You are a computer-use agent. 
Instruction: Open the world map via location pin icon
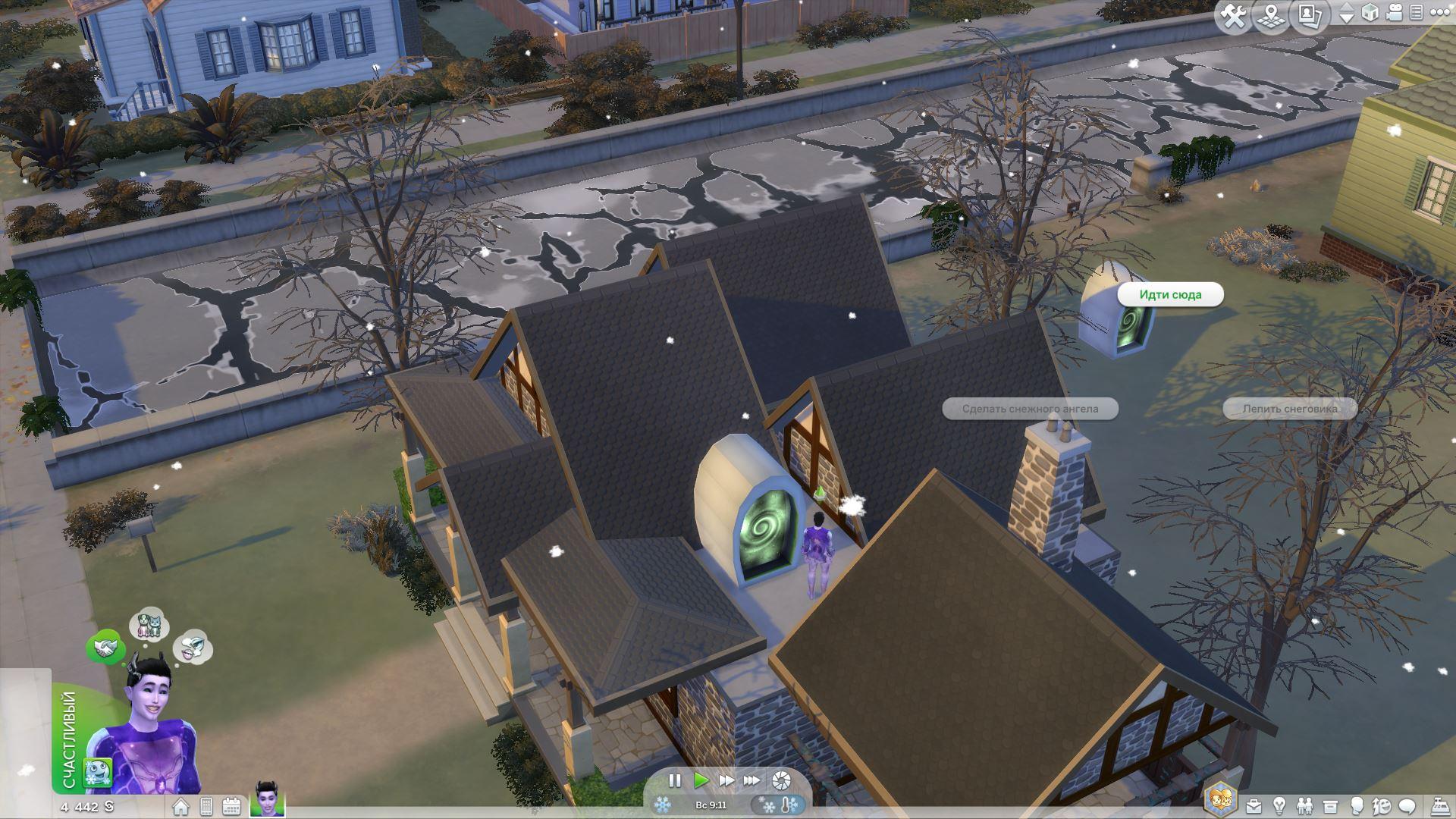coord(1272,16)
